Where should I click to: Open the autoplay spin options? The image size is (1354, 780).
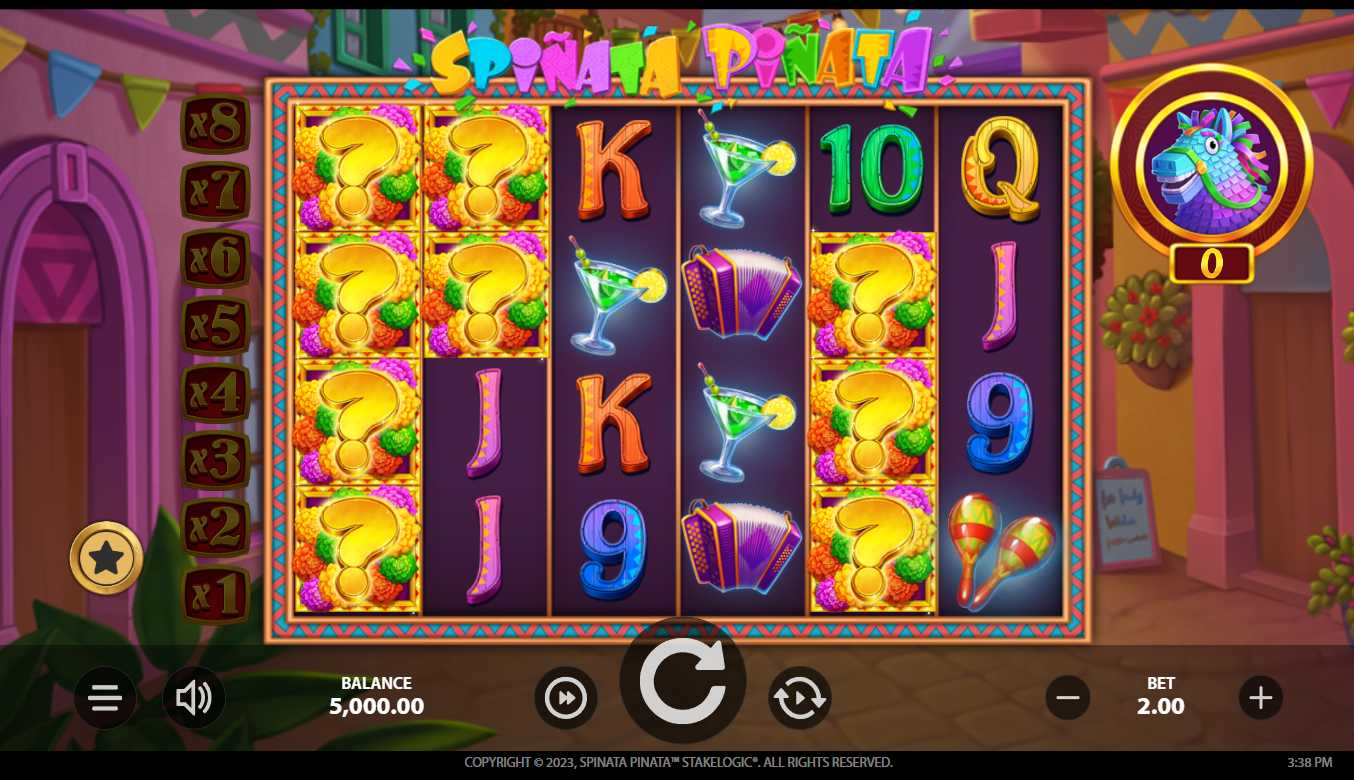pyautogui.click(x=799, y=698)
